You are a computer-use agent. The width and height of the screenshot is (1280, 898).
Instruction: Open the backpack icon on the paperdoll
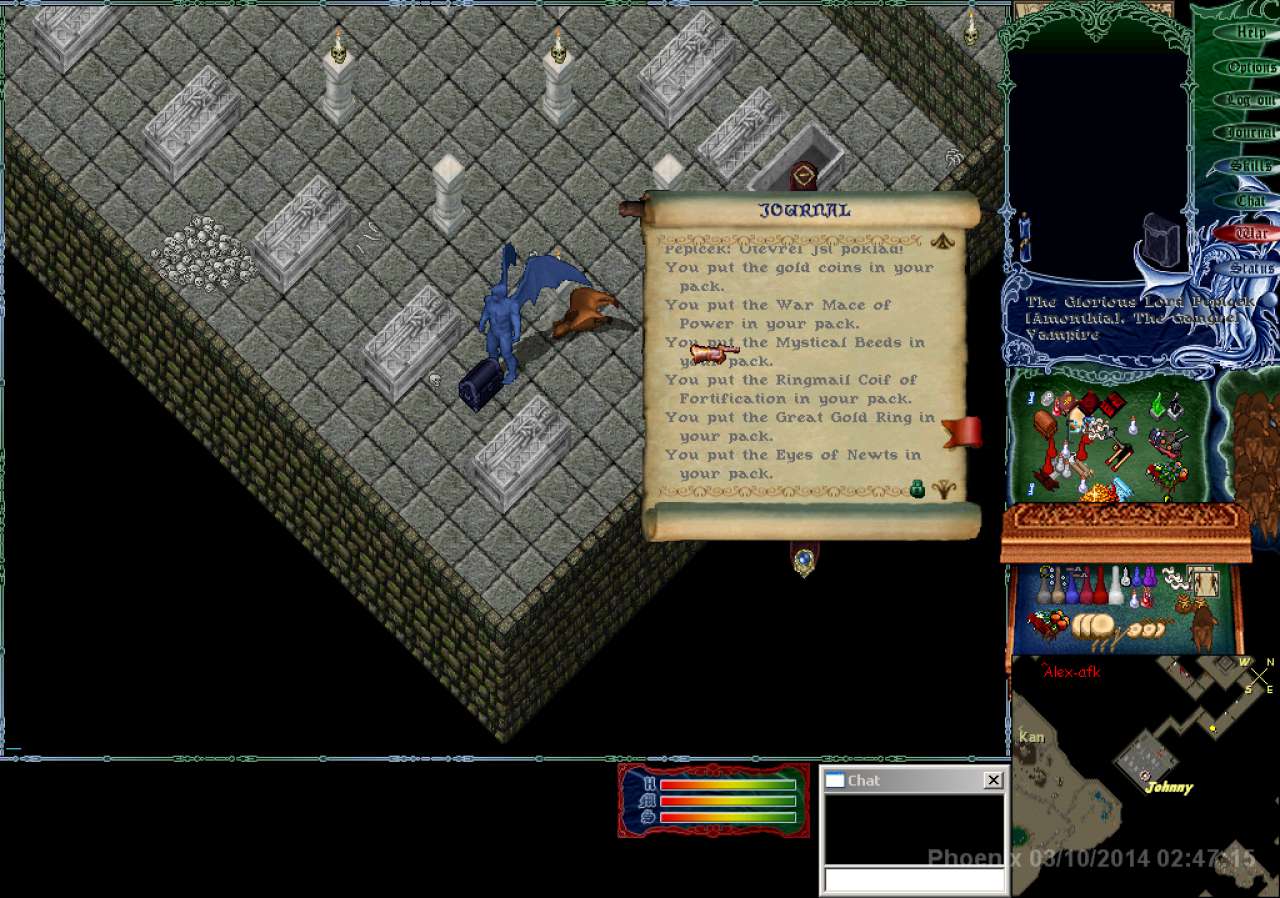click(x=1161, y=237)
